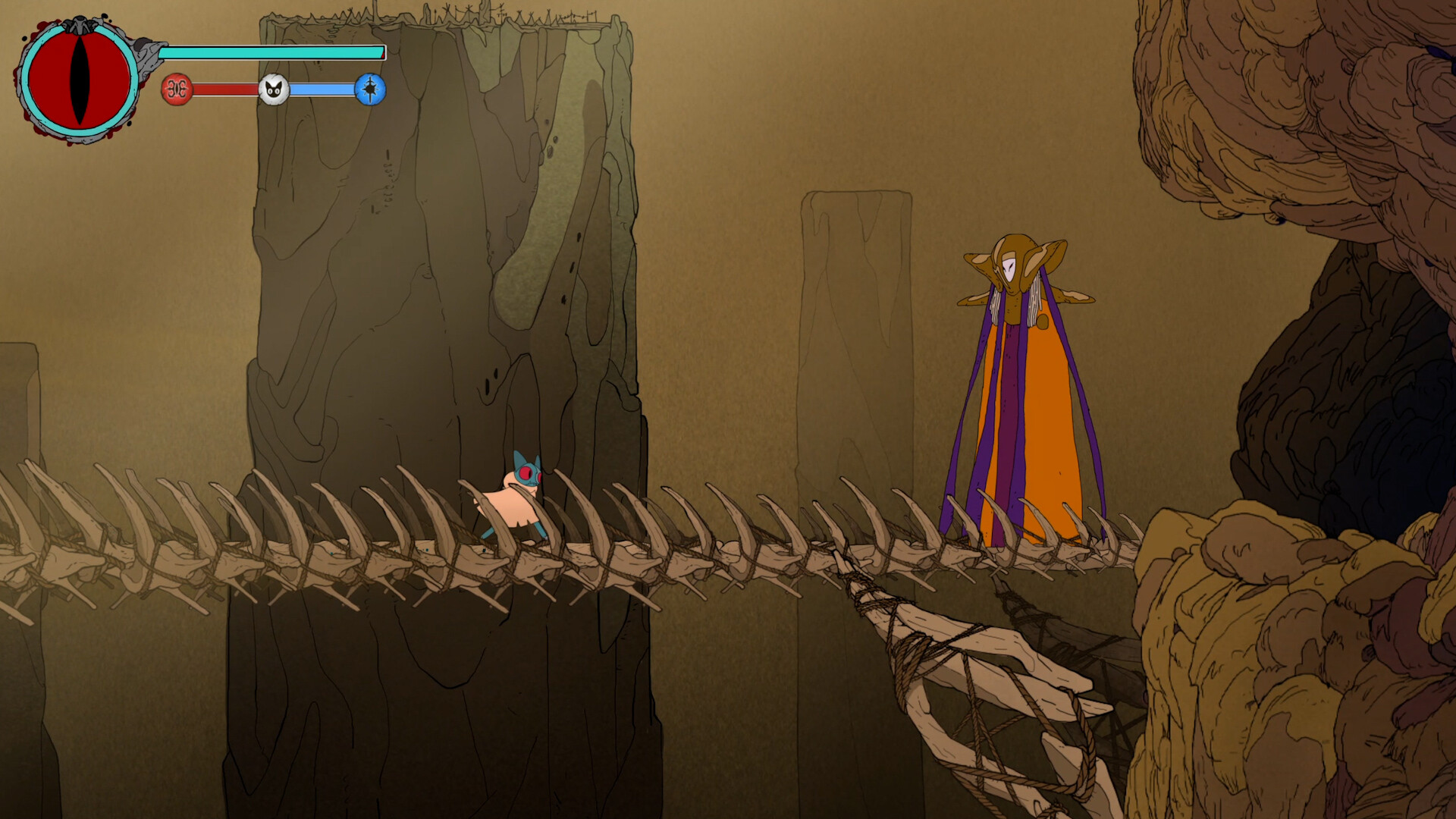Click the white cat face marker
The height and width of the screenshot is (819, 1456).
pyautogui.click(x=274, y=89)
